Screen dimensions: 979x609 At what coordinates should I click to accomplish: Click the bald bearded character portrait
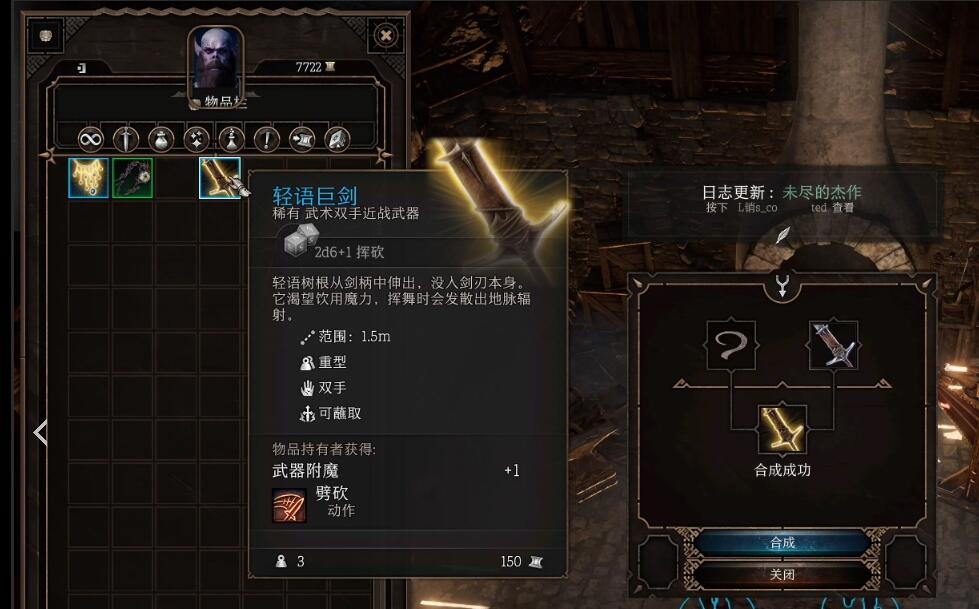[x=215, y=62]
